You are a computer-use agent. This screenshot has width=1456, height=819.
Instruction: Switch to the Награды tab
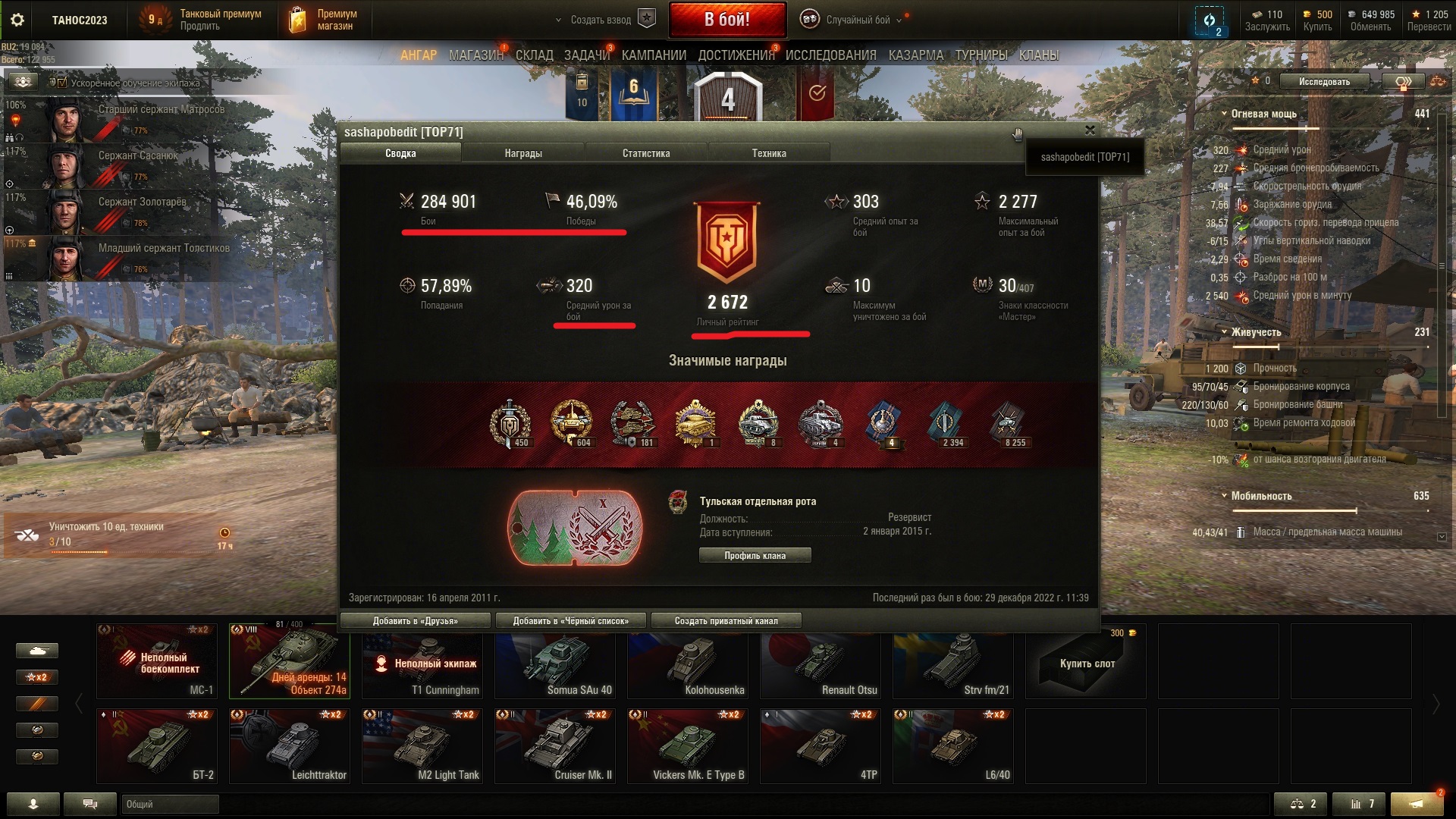(x=523, y=153)
